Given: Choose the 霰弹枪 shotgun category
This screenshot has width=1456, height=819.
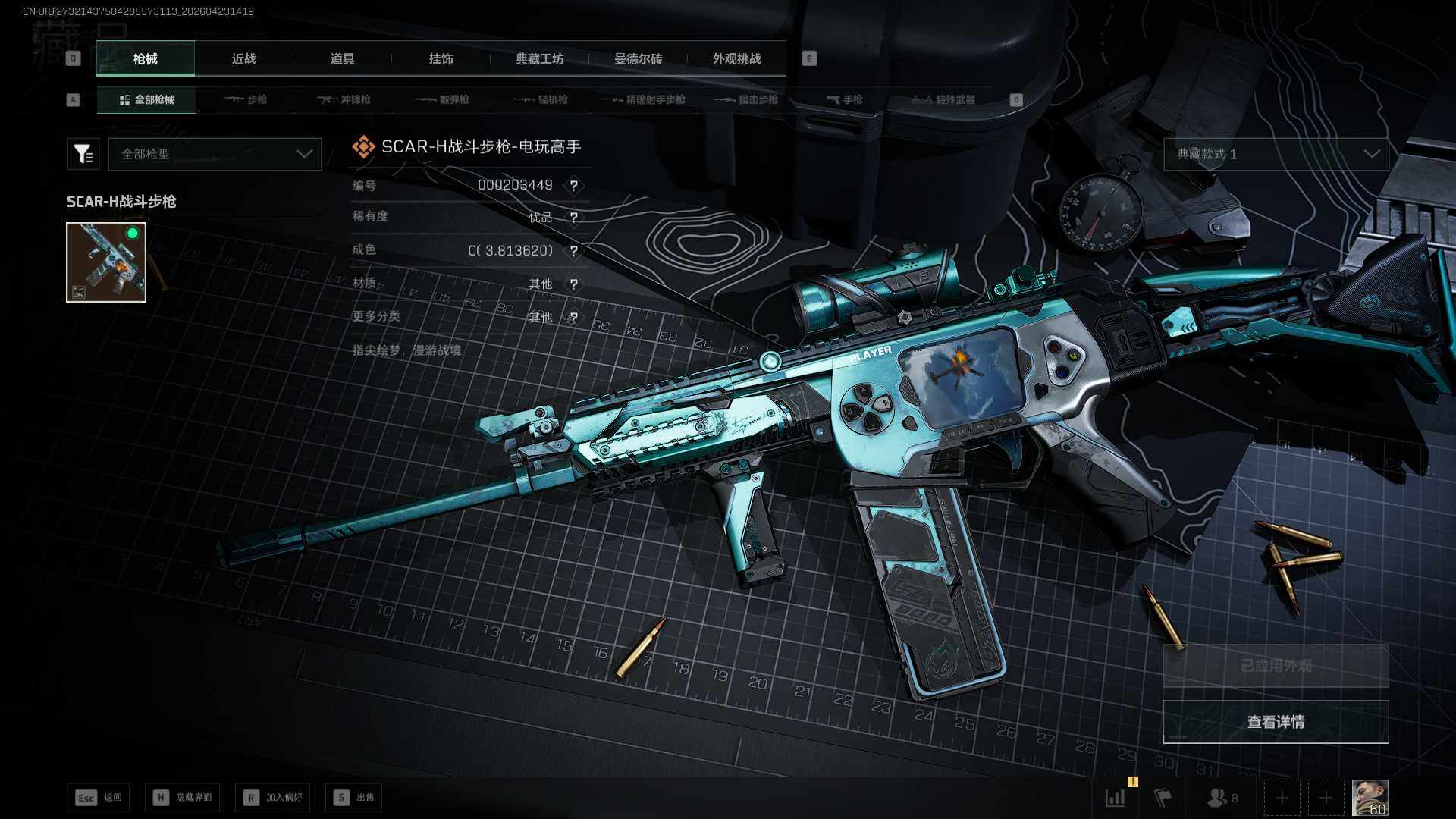Looking at the screenshot, I should 443,99.
